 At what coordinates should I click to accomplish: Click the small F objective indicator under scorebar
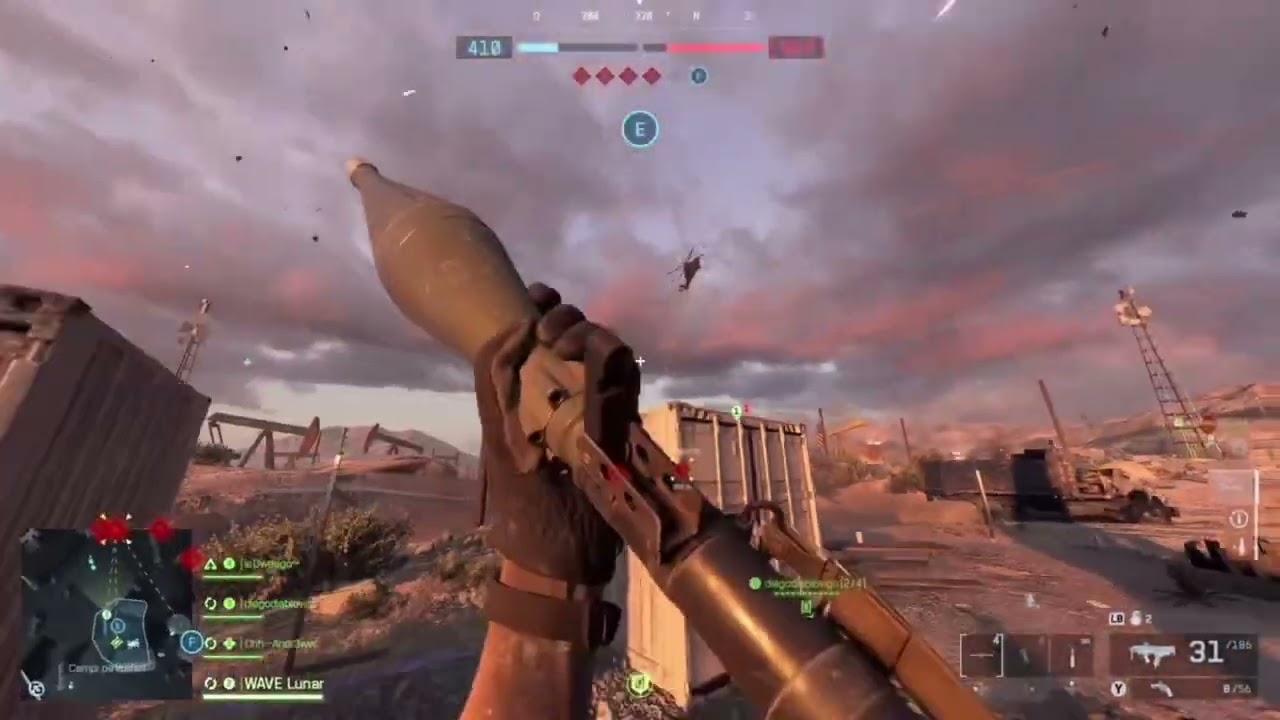click(699, 76)
